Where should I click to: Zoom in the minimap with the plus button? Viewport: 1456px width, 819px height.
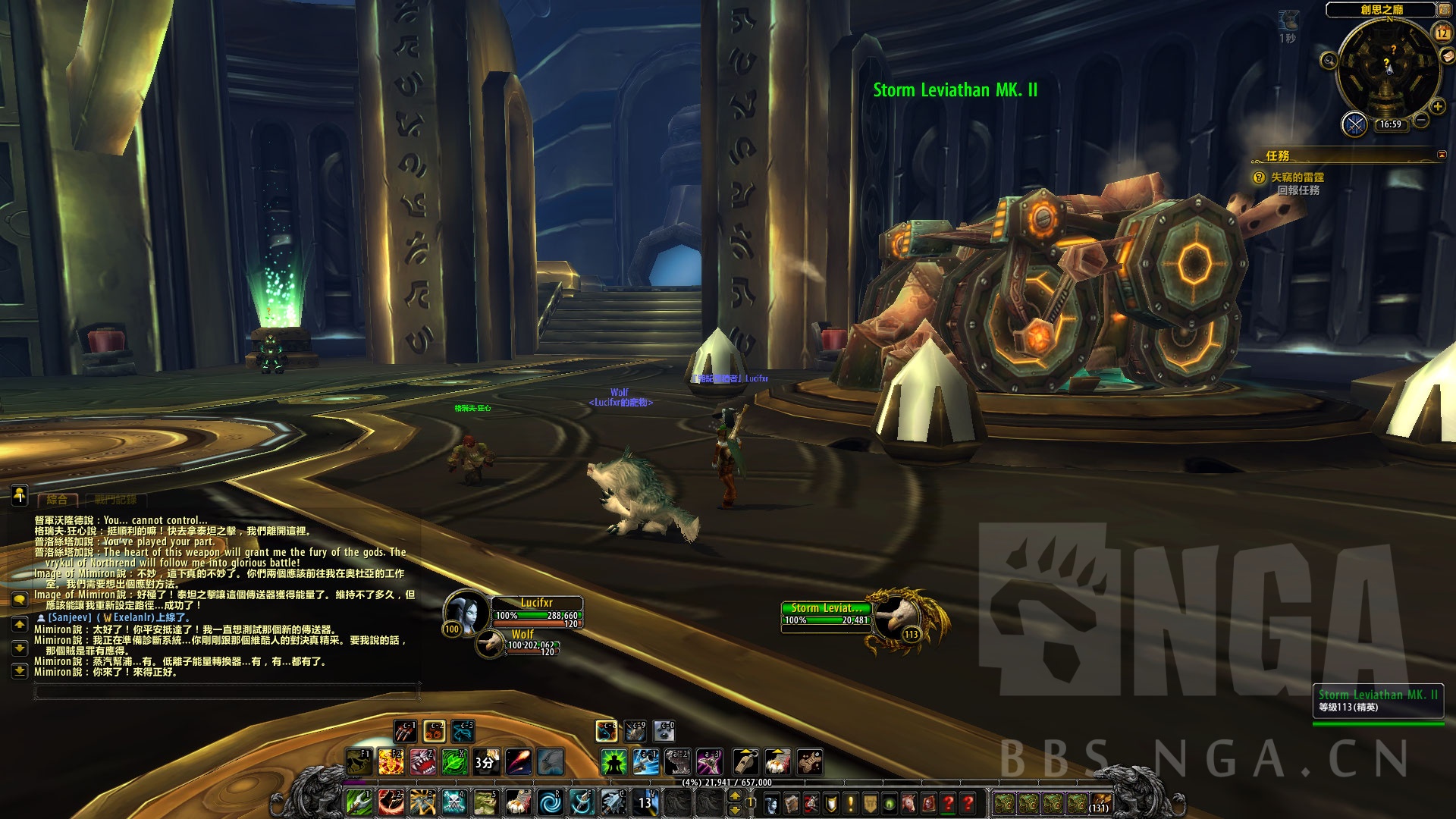coord(1437,107)
